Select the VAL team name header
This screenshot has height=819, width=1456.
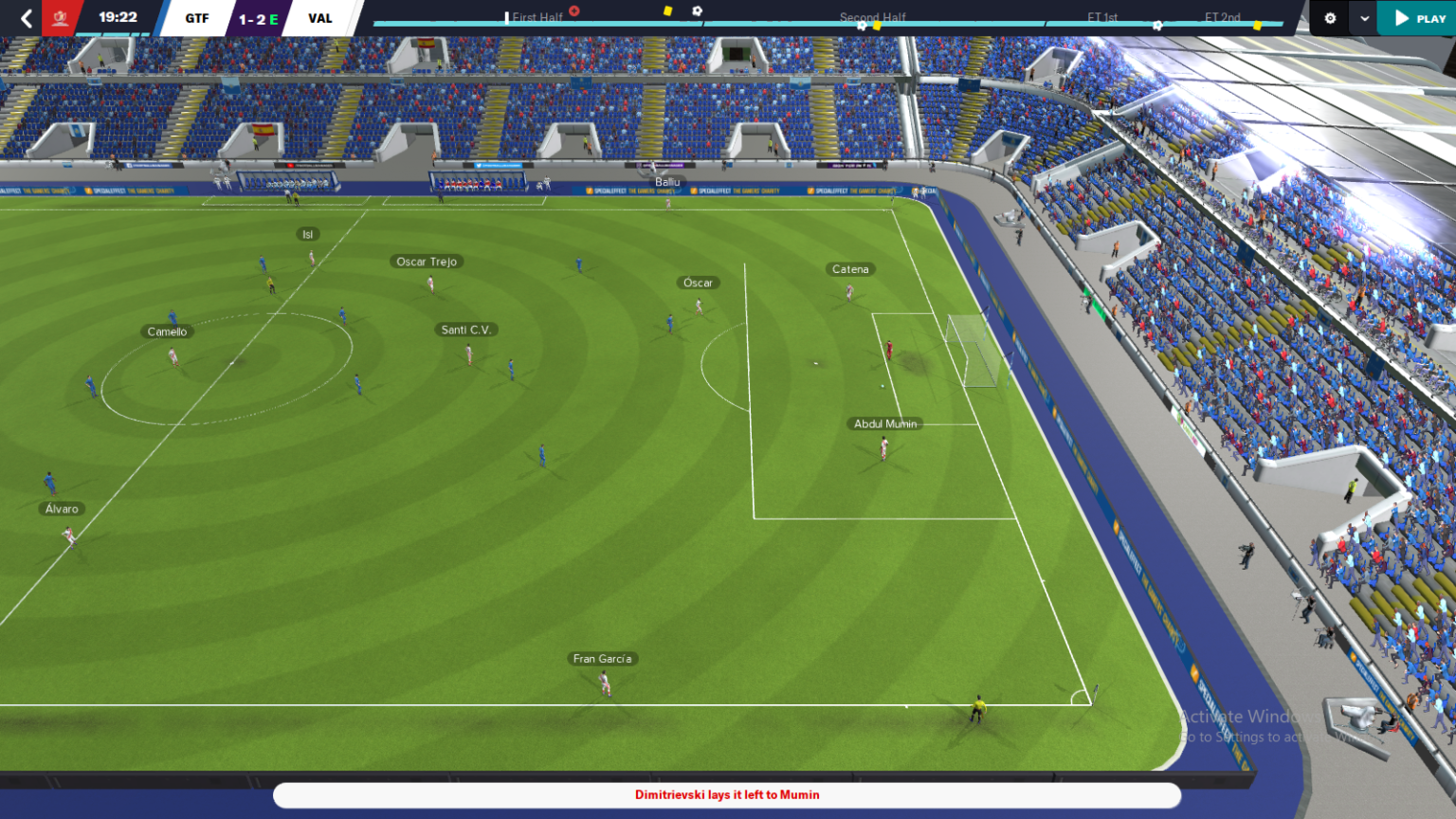tap(320, 17)
